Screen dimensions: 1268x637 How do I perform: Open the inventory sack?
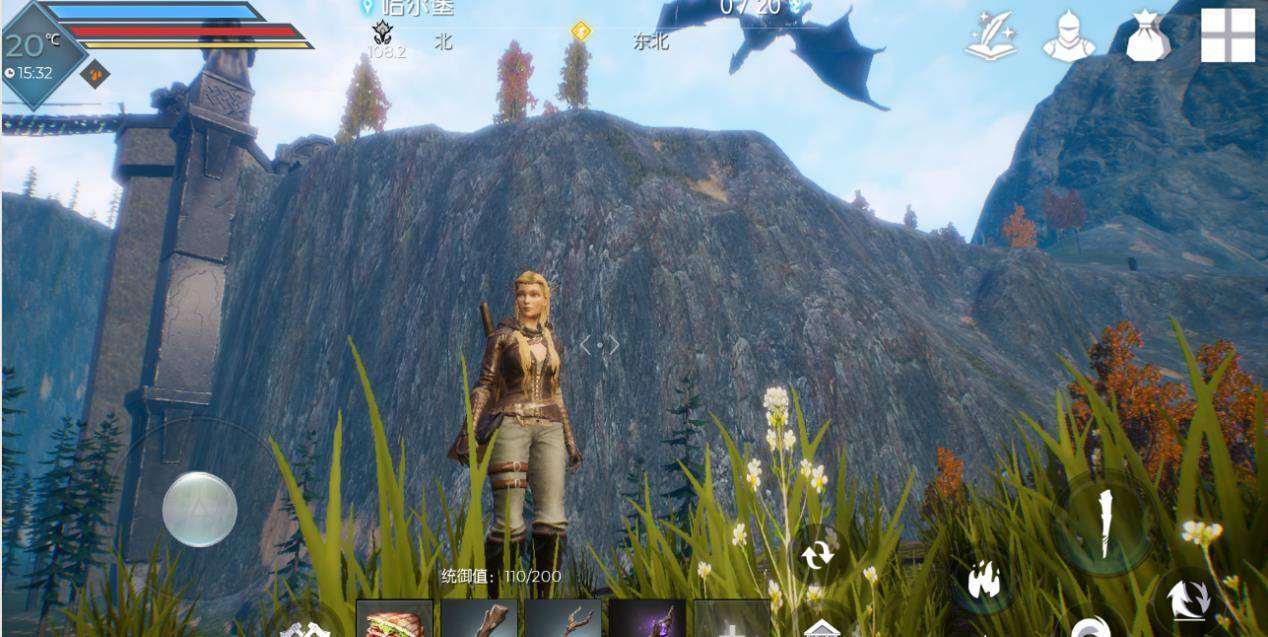pos(1147,36)
